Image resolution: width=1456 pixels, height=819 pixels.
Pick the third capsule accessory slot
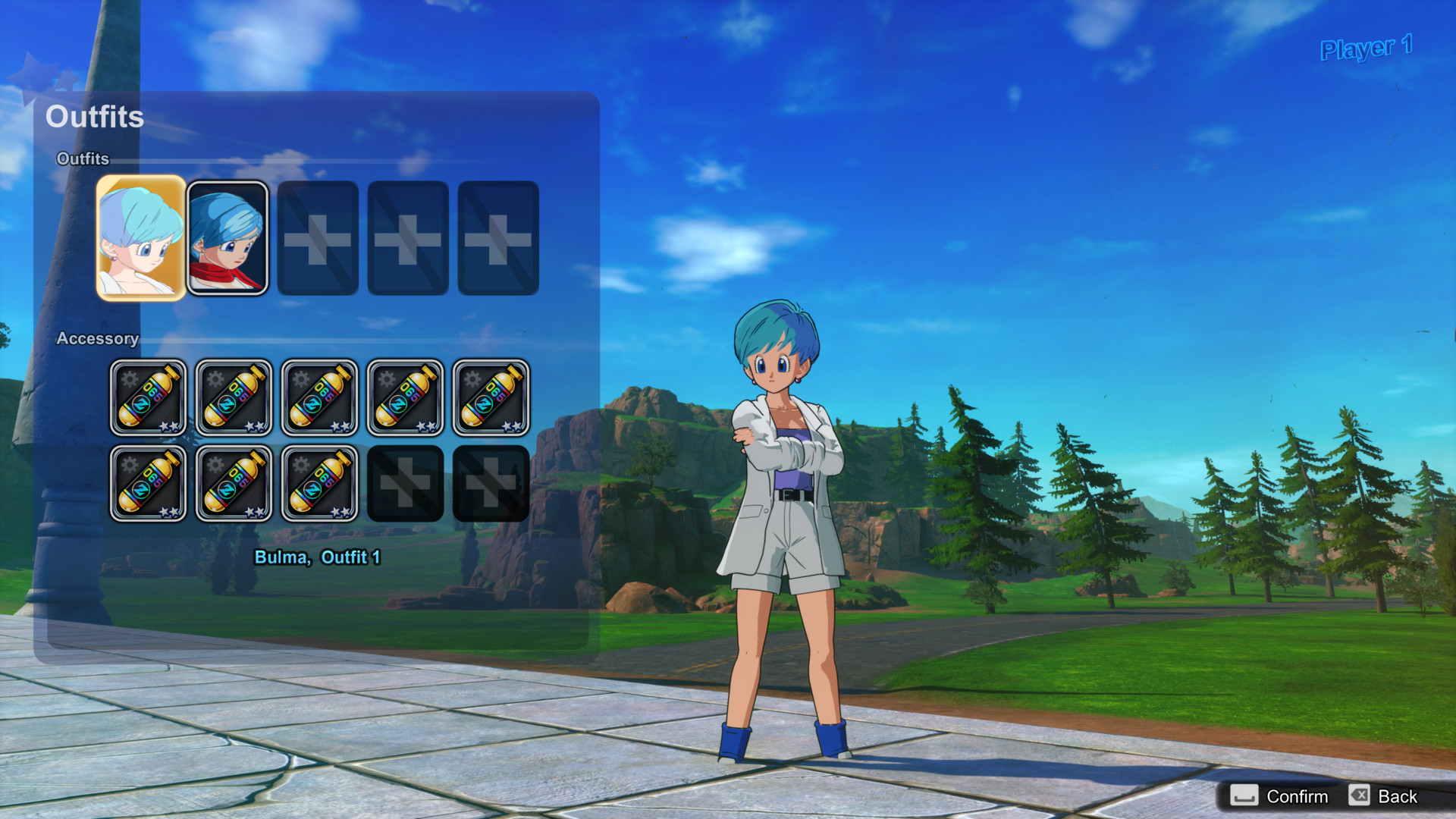(x=320, y=397)
